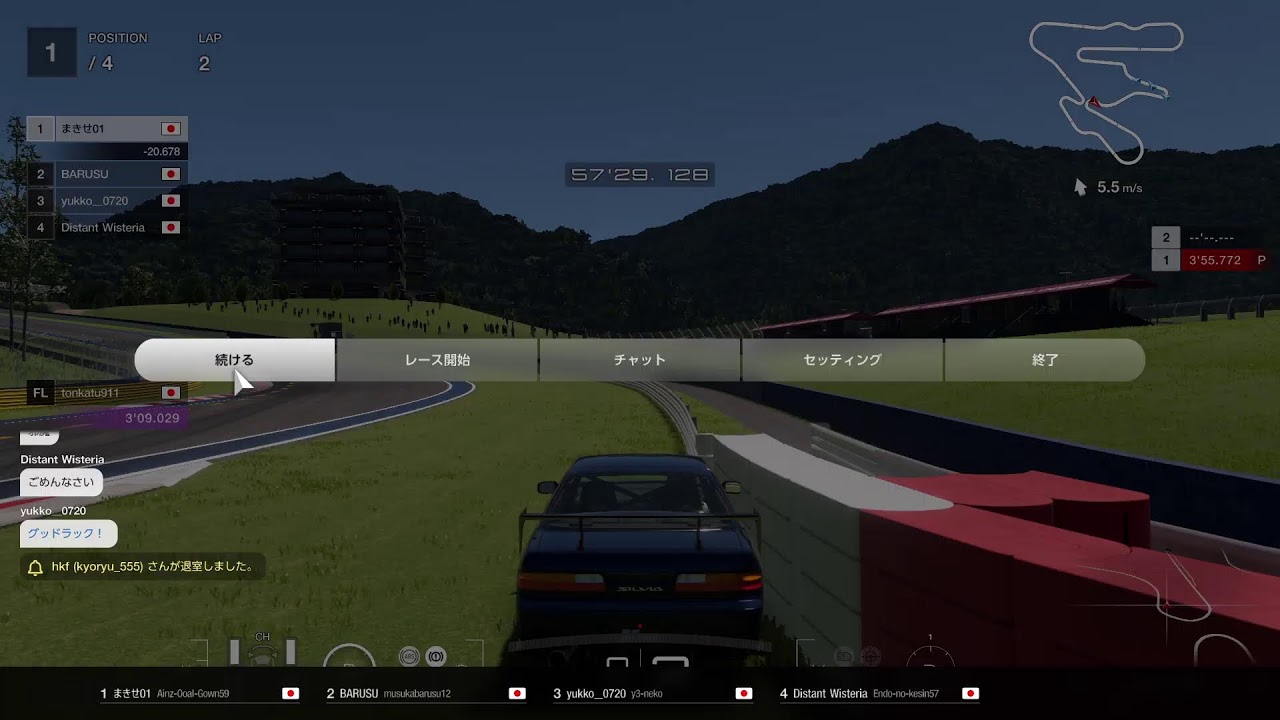
Task: Select 続ける to continue the race
Action: 235,360
